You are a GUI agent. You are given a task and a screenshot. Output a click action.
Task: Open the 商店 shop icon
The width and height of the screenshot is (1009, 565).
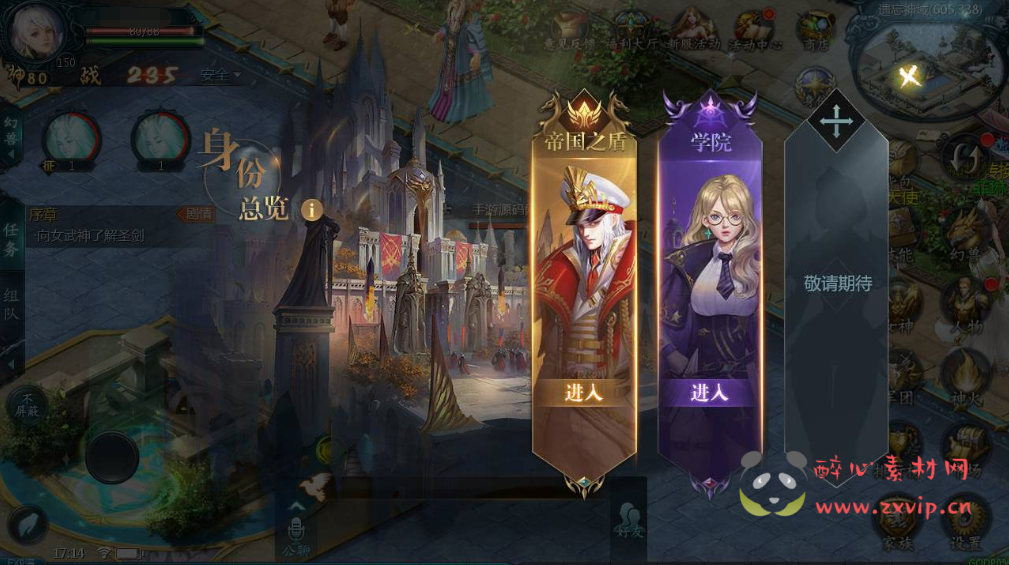(x=817, y=31)
